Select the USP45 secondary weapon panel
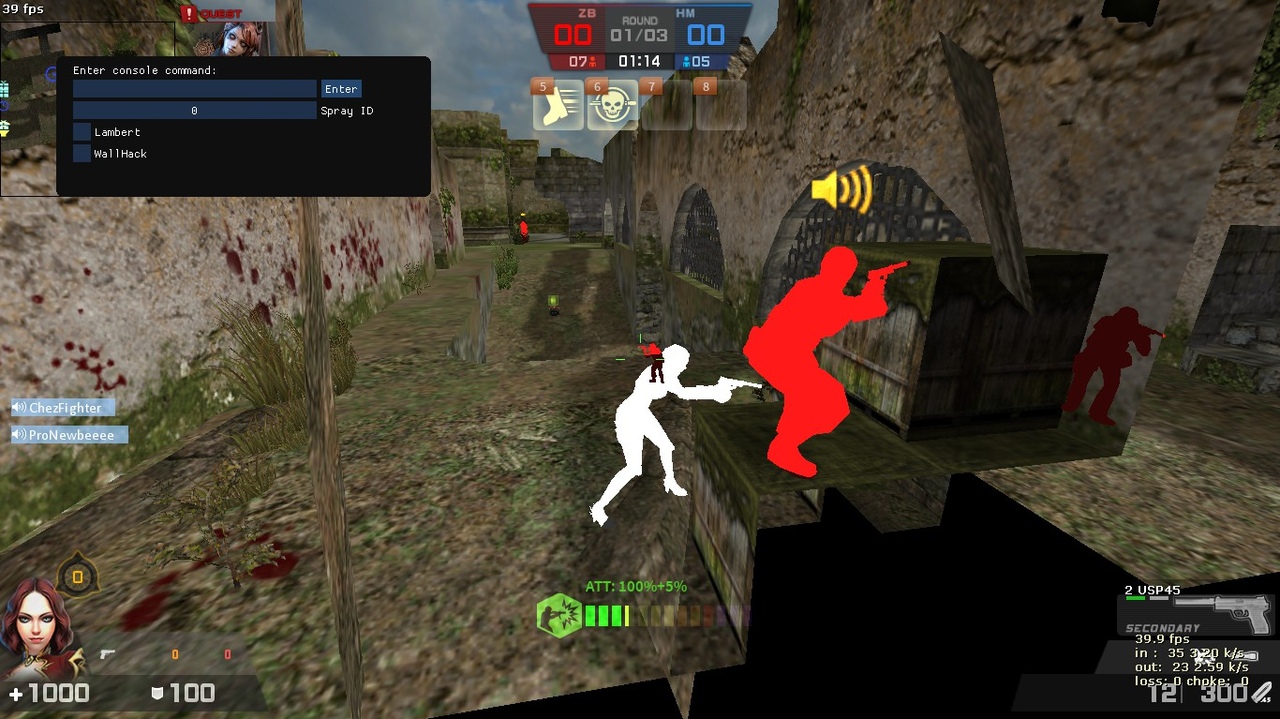Image resolution: width=1280 pixels, height=719 pixels. pyautogui.click(x=1197, y=611)
